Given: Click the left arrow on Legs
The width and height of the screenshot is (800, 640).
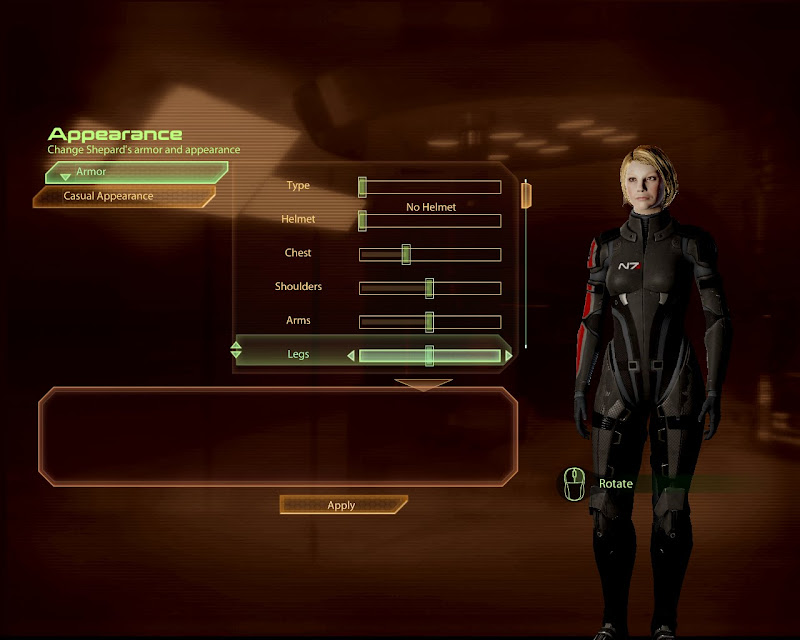Looking at the screenshot, I should tap(351, 356).
